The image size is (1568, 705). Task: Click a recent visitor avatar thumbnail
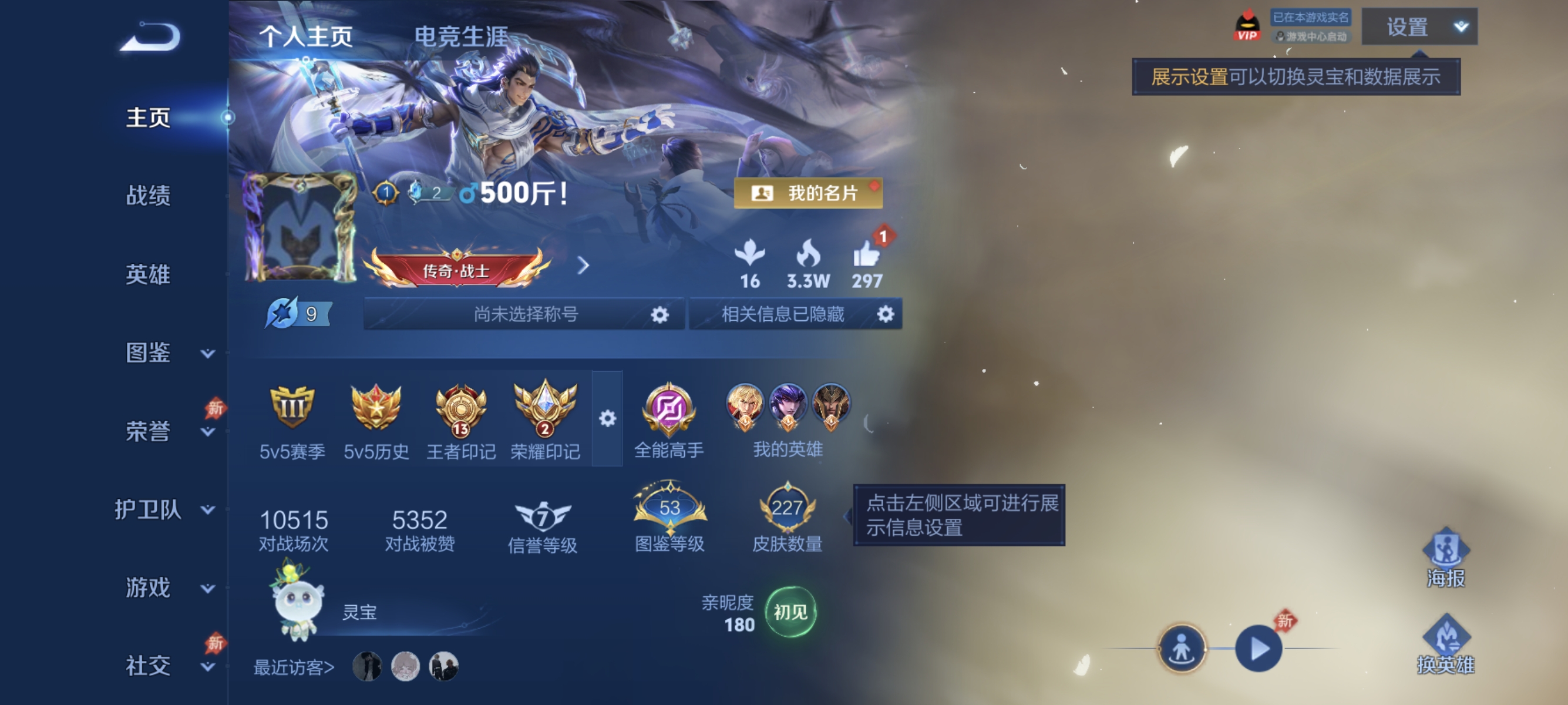(368, 666)
